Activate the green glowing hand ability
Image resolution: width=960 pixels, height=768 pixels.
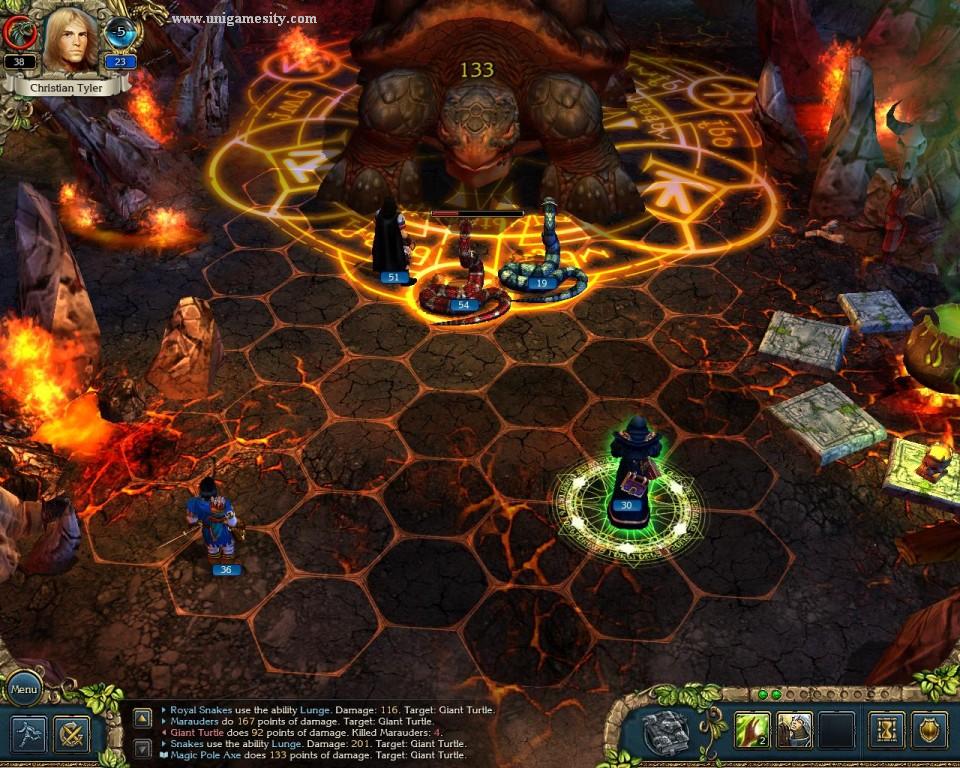[x=753, y=731]
